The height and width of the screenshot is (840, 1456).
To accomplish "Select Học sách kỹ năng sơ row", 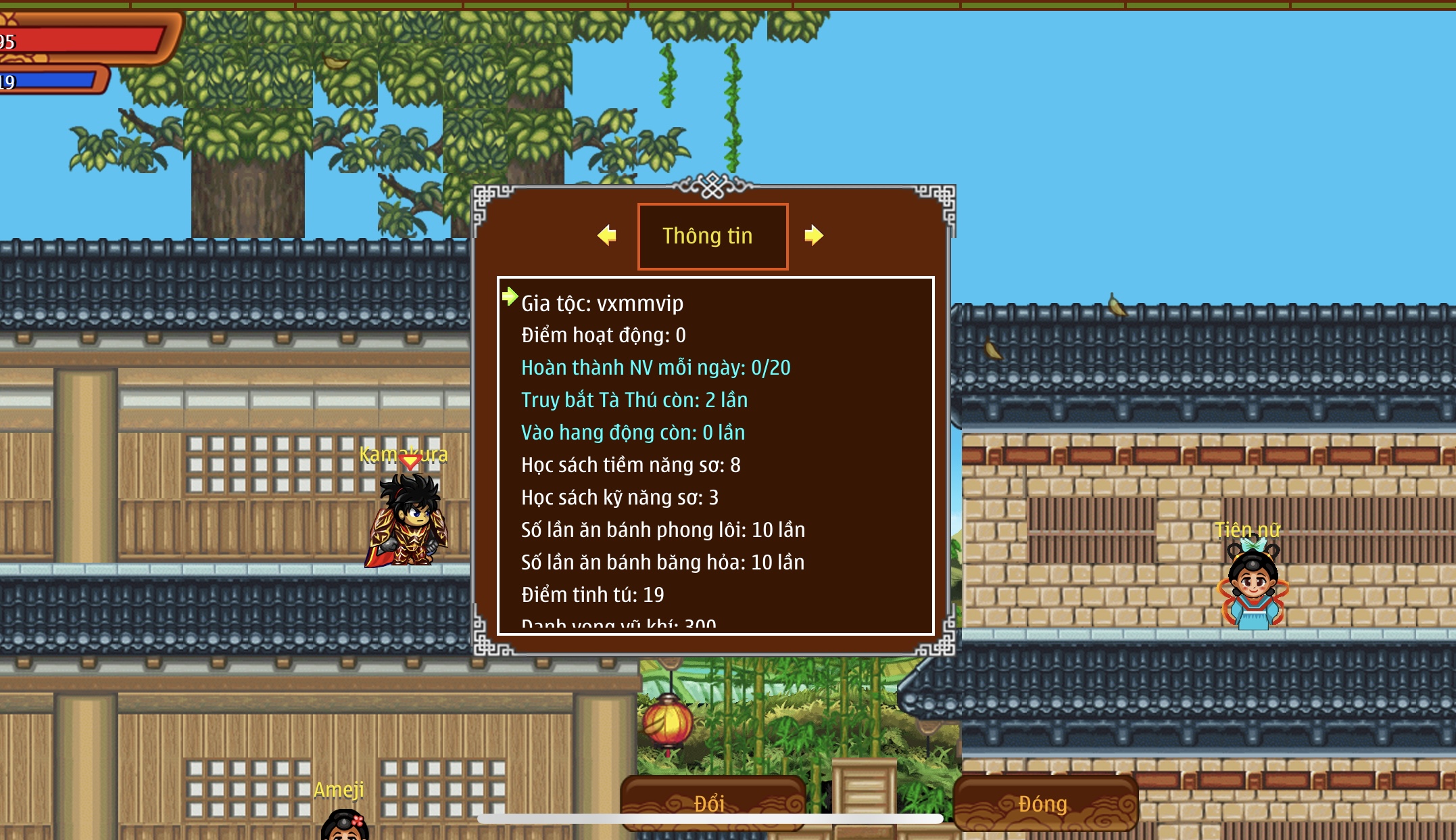I will click(620, 498).
